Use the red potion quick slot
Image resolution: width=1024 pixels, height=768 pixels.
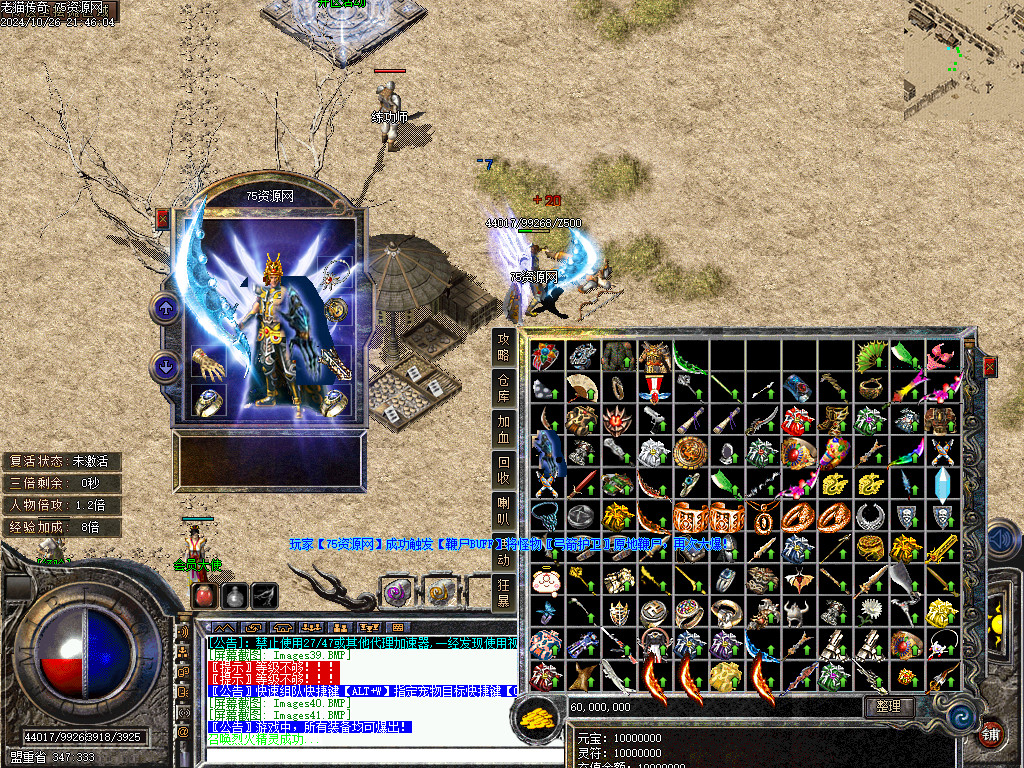point(204,595)
